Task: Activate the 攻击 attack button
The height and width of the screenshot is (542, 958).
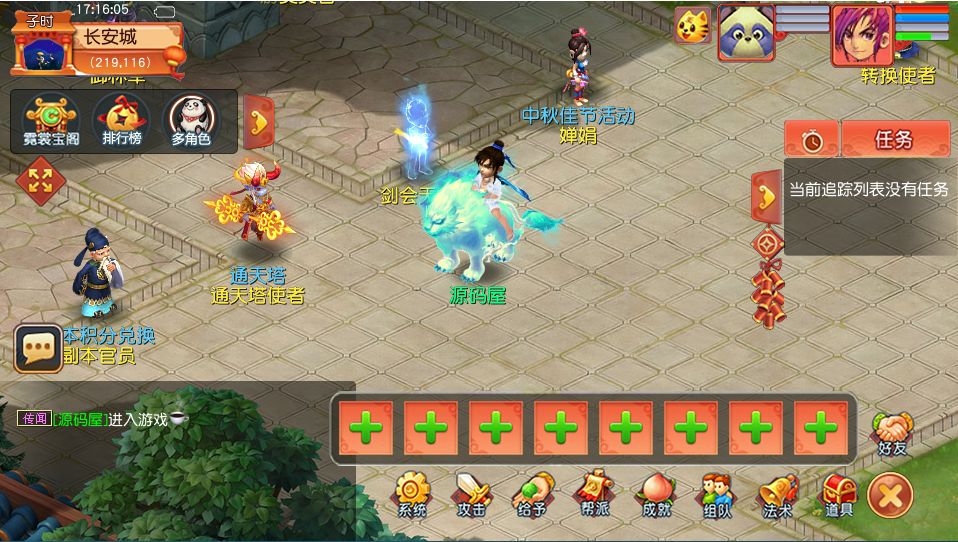Action: [471, 494]
